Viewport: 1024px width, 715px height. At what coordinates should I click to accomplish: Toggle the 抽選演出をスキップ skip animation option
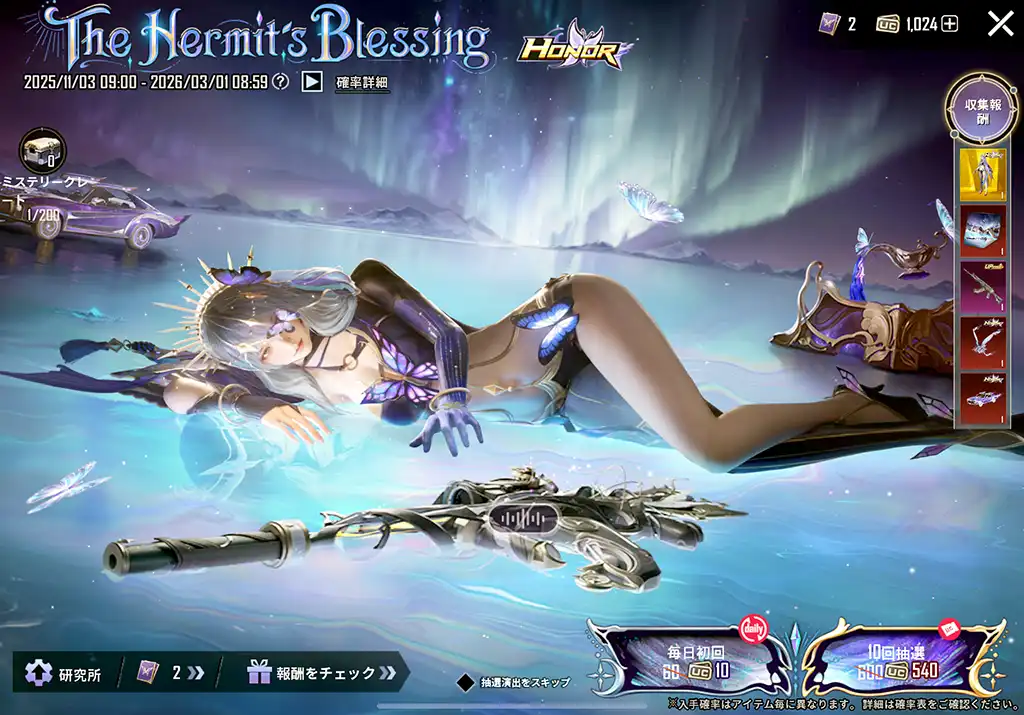(465, 683)
